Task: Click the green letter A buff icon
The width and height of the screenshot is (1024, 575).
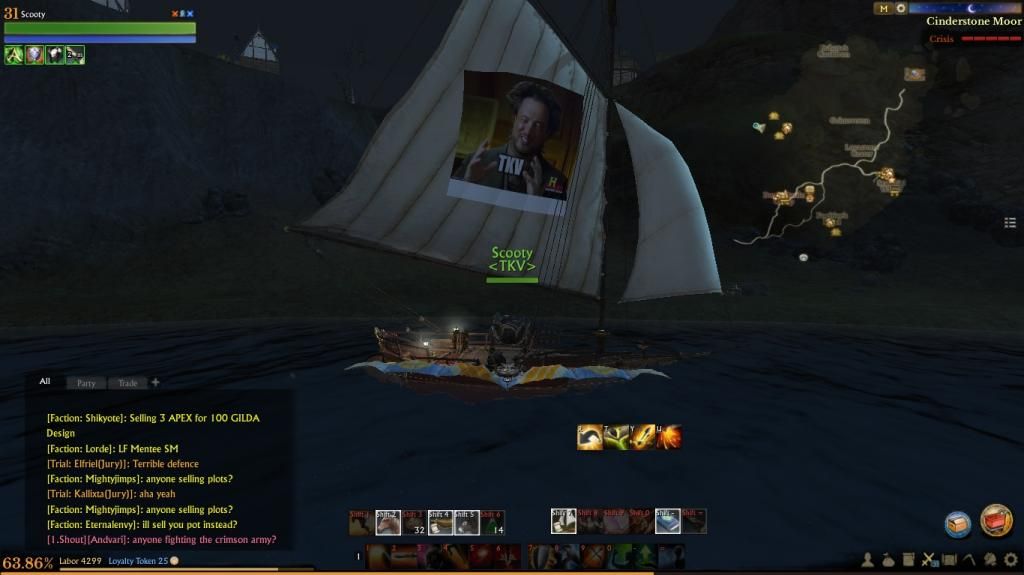Action: [x=14, y=55]
